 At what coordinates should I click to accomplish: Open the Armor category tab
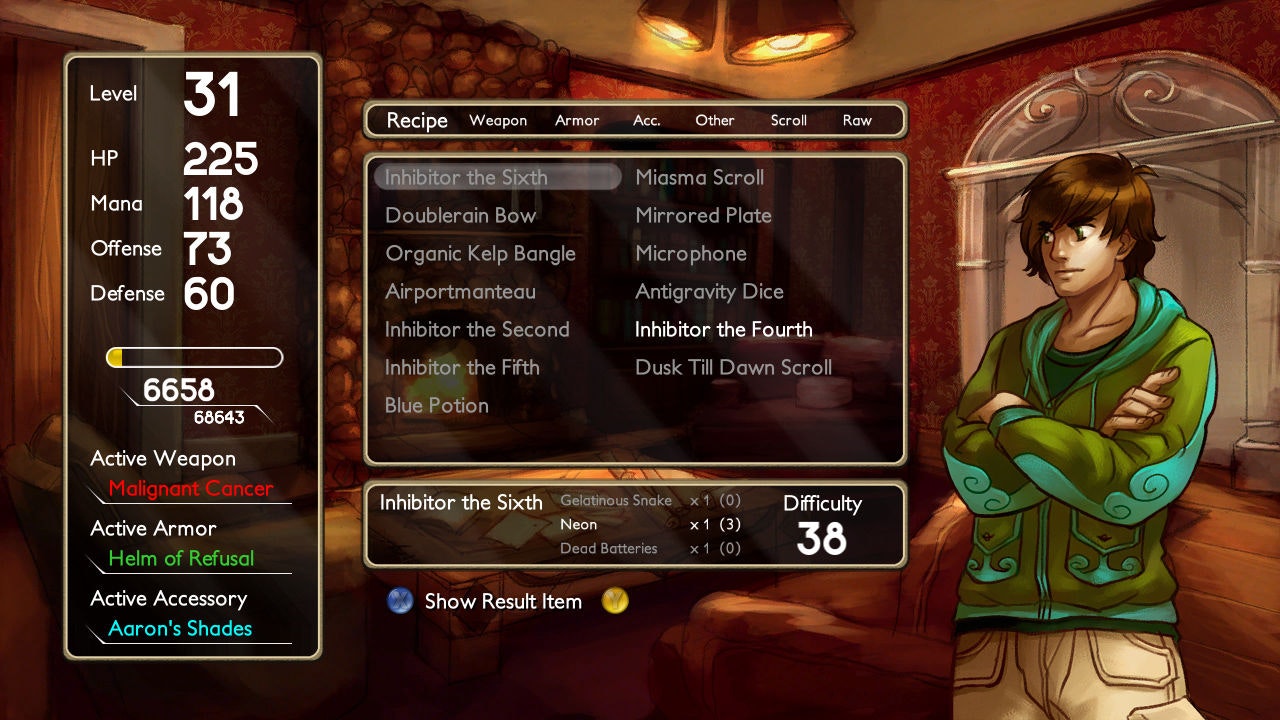tap(577, 121)
